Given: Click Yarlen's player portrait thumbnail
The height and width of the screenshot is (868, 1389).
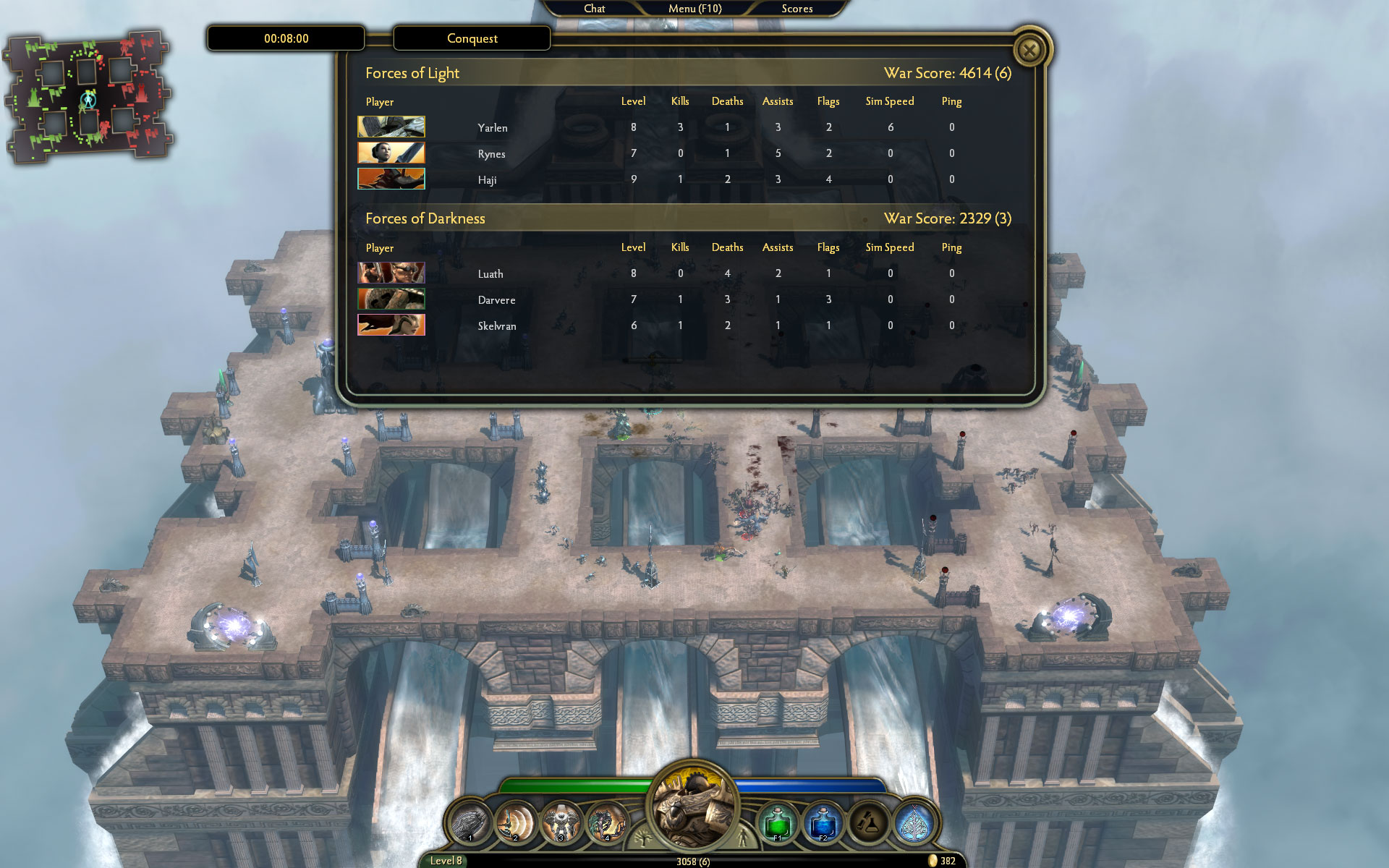Looking at the screenshot, I should tap(391, 127).
